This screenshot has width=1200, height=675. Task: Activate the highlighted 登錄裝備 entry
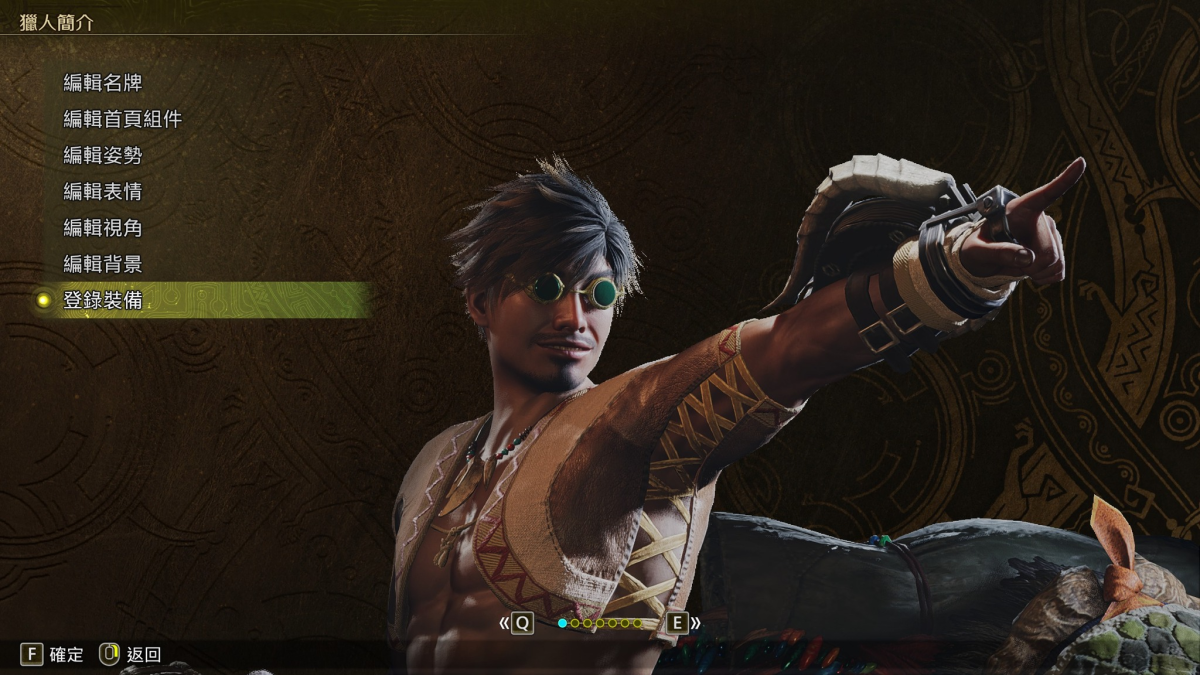pos(103,300)
